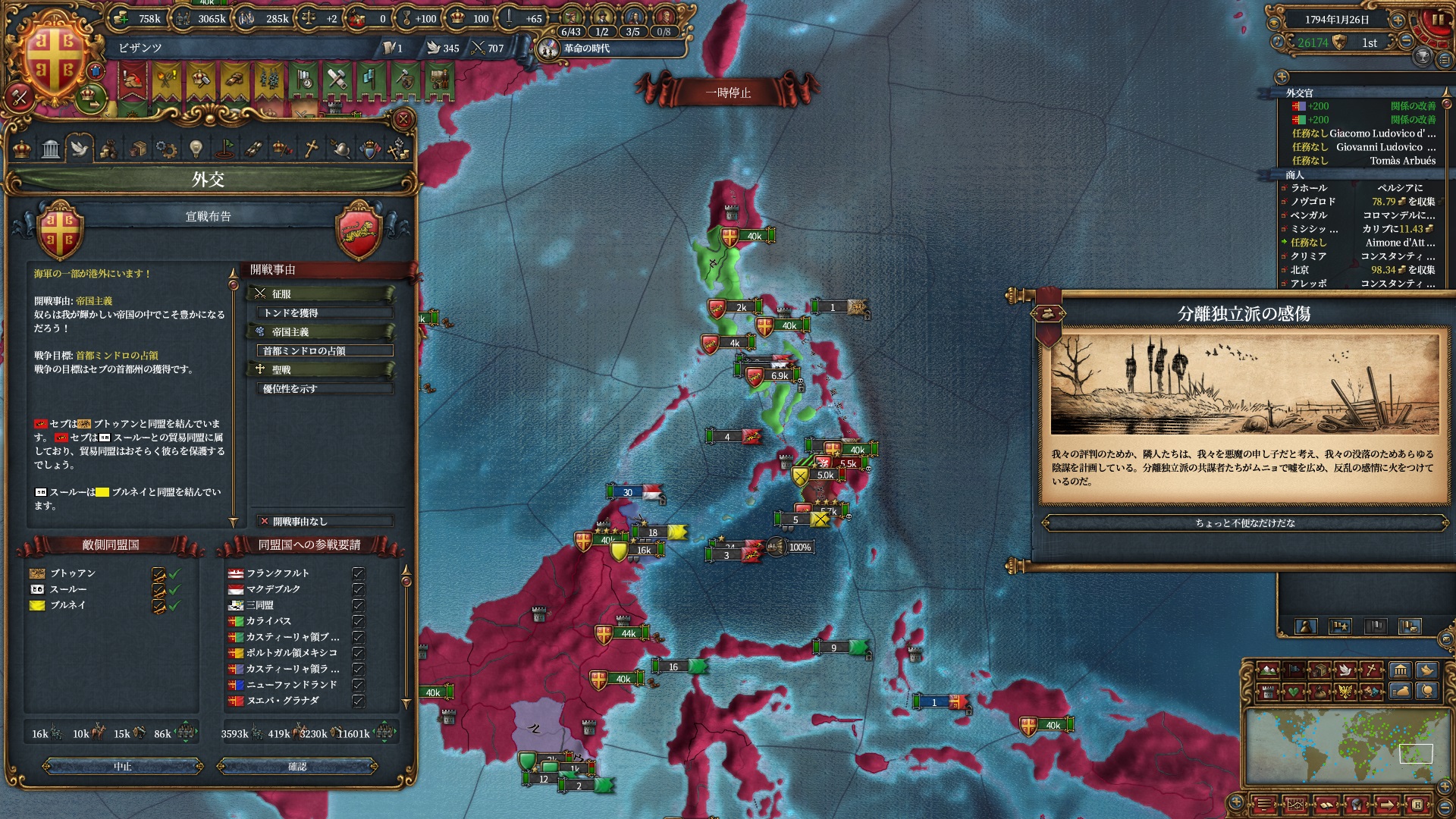Choose the 帝国主義 casus belli

[x=322, y=331]
